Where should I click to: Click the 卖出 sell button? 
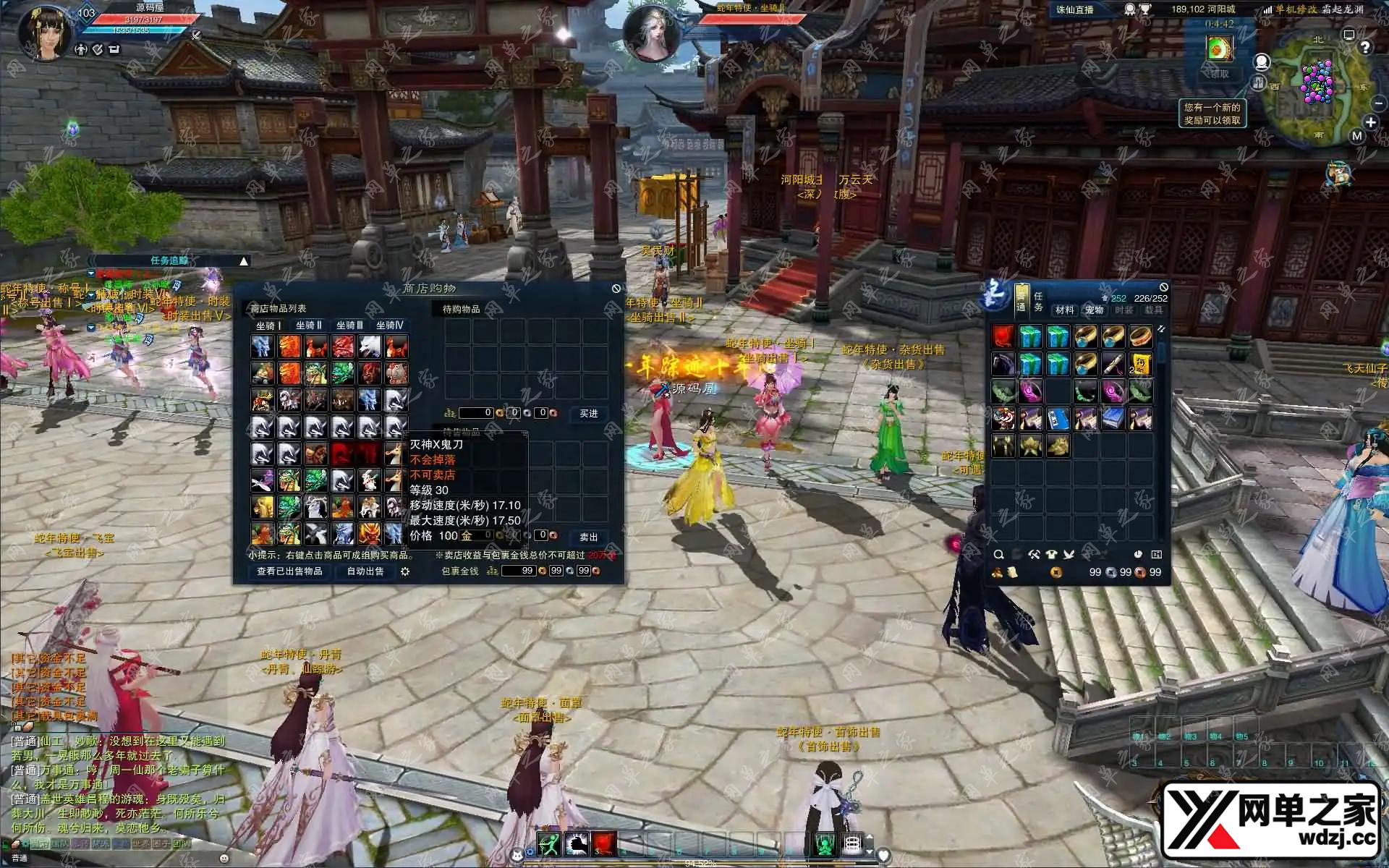tap(589, 537)
